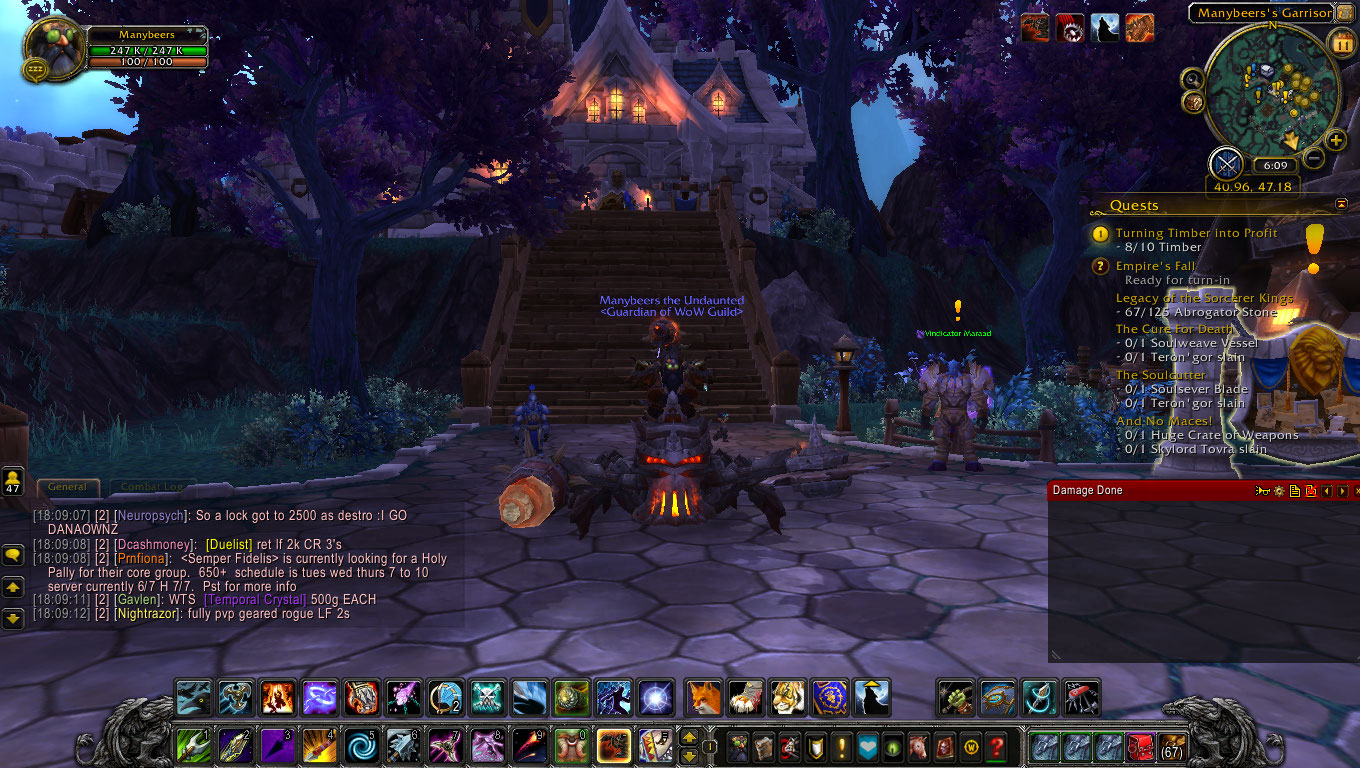The width and height of the screenshot is (1360, 768).
Task: Open the backpack showing 67 free slots
Action: pos(1171,747)
